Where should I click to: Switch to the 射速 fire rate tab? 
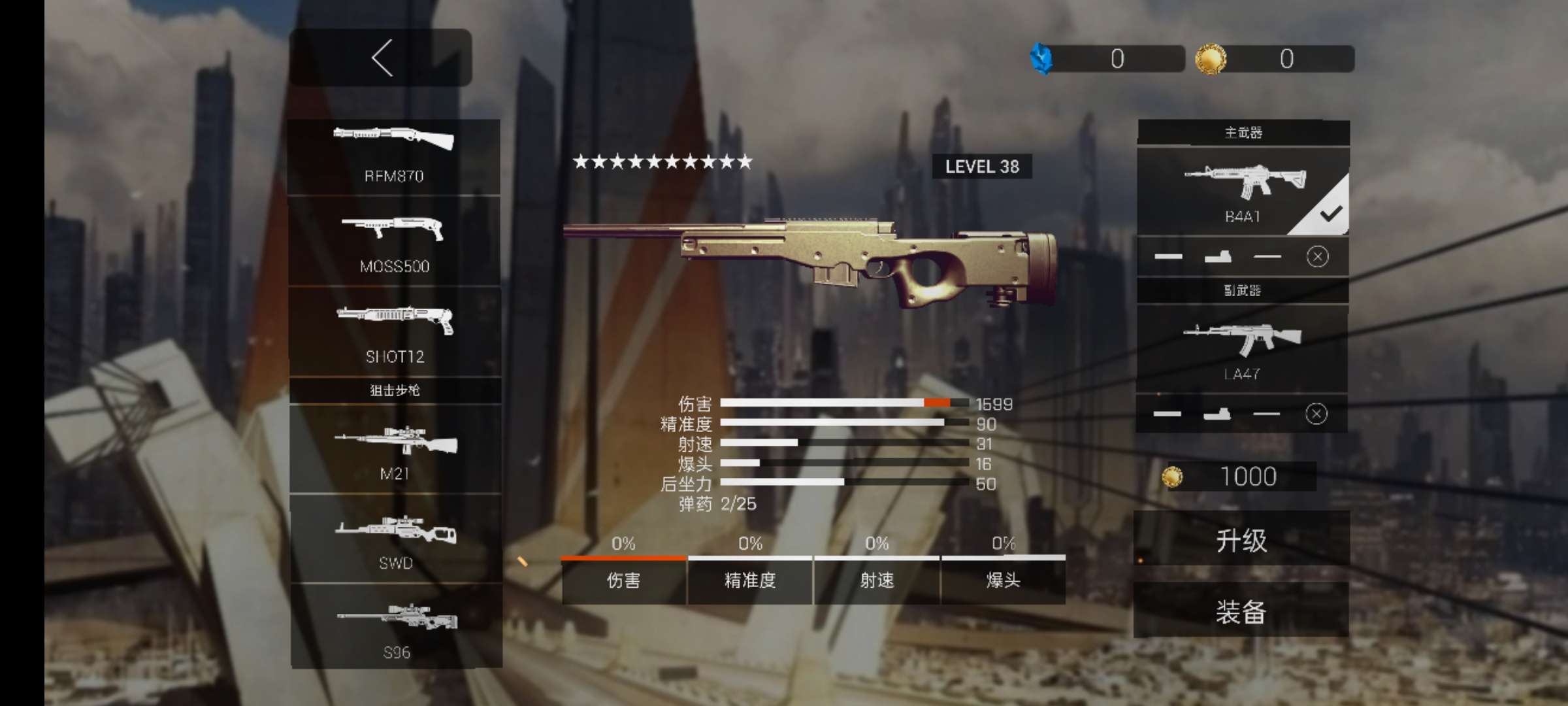coord(877,580)
